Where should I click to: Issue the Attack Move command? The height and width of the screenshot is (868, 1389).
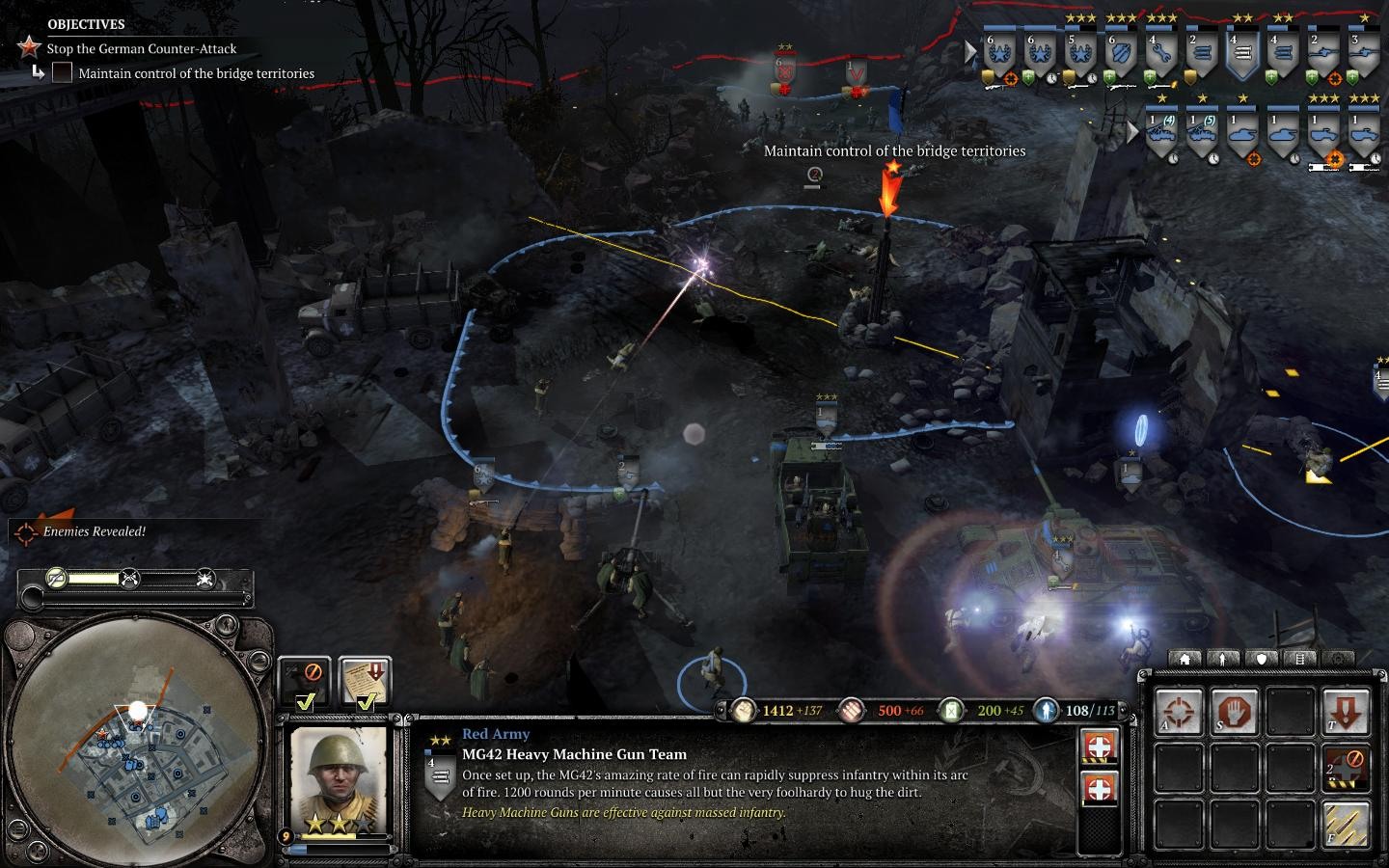coord(1179,713)
